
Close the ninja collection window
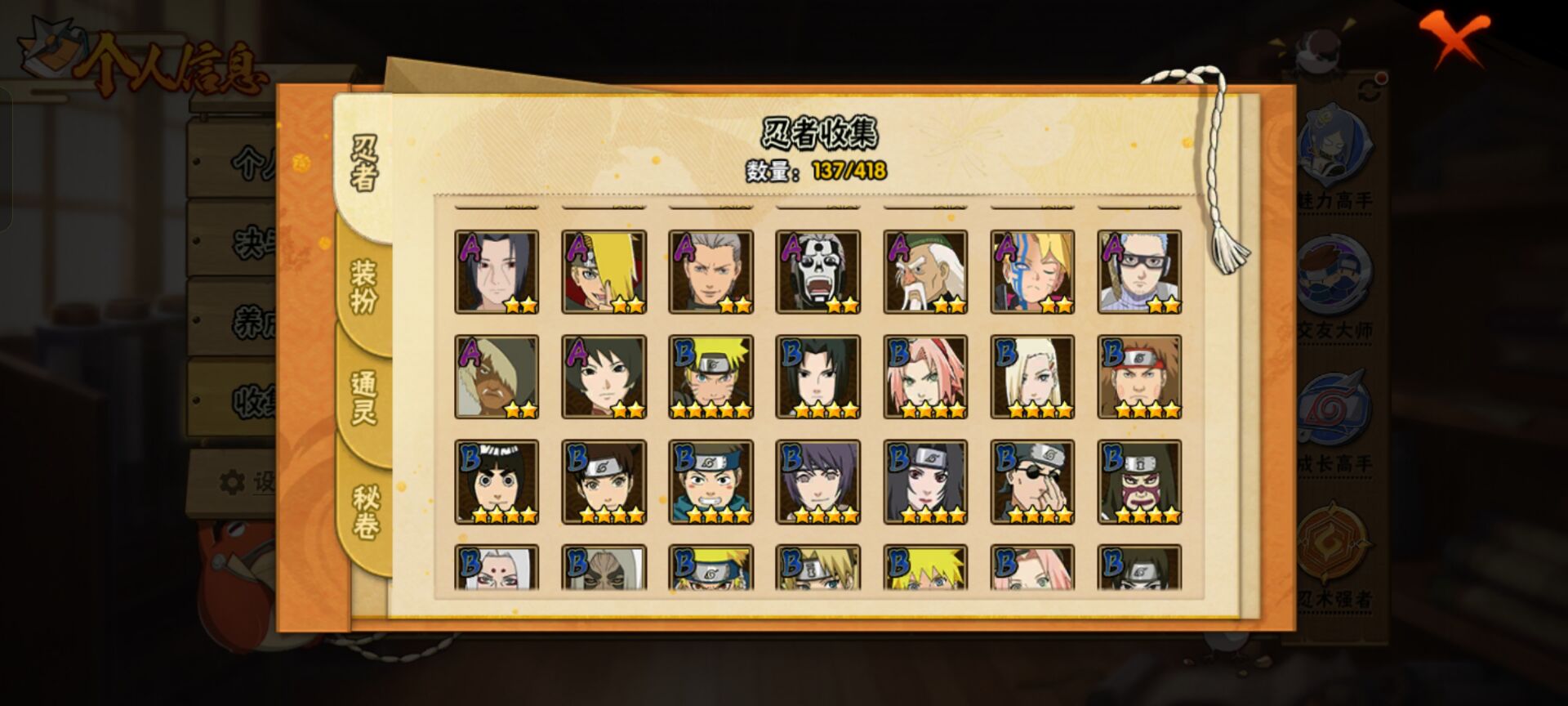[x=1454, y=38]
